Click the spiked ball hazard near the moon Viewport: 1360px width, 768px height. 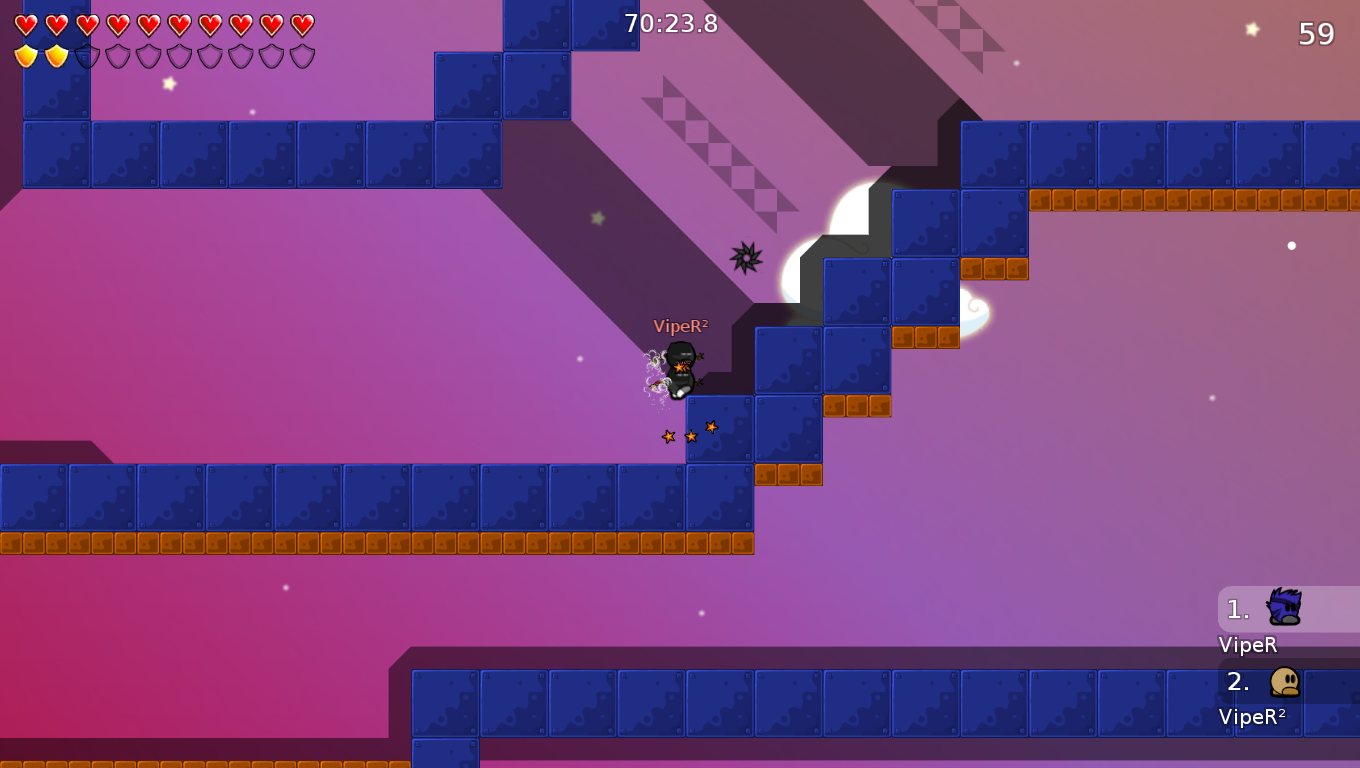[745, 259]
